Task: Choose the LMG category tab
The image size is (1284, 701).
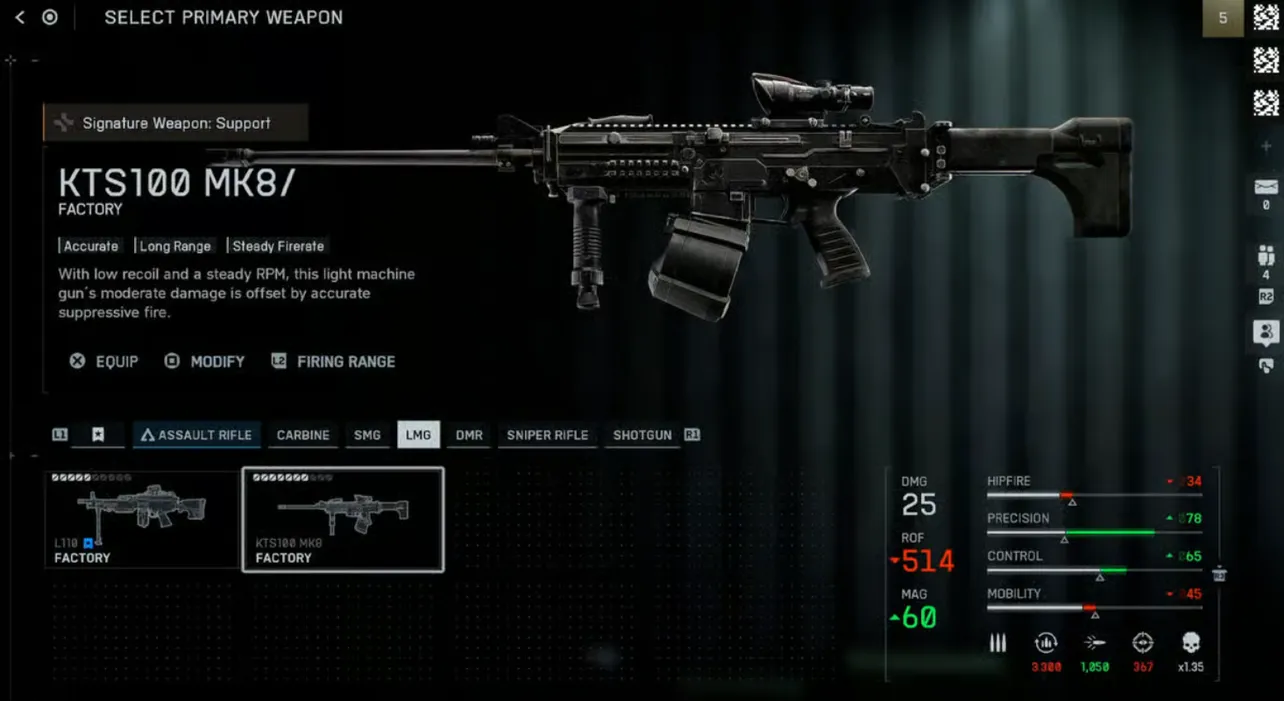Action: click(x=418, y=435)
